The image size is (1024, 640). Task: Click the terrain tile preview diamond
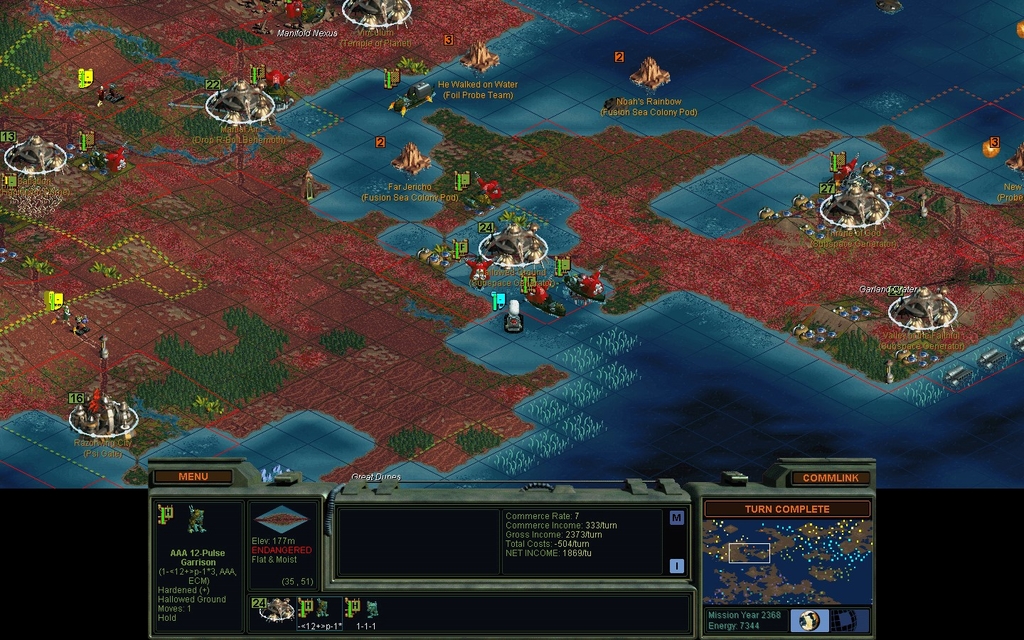[281, 520]
